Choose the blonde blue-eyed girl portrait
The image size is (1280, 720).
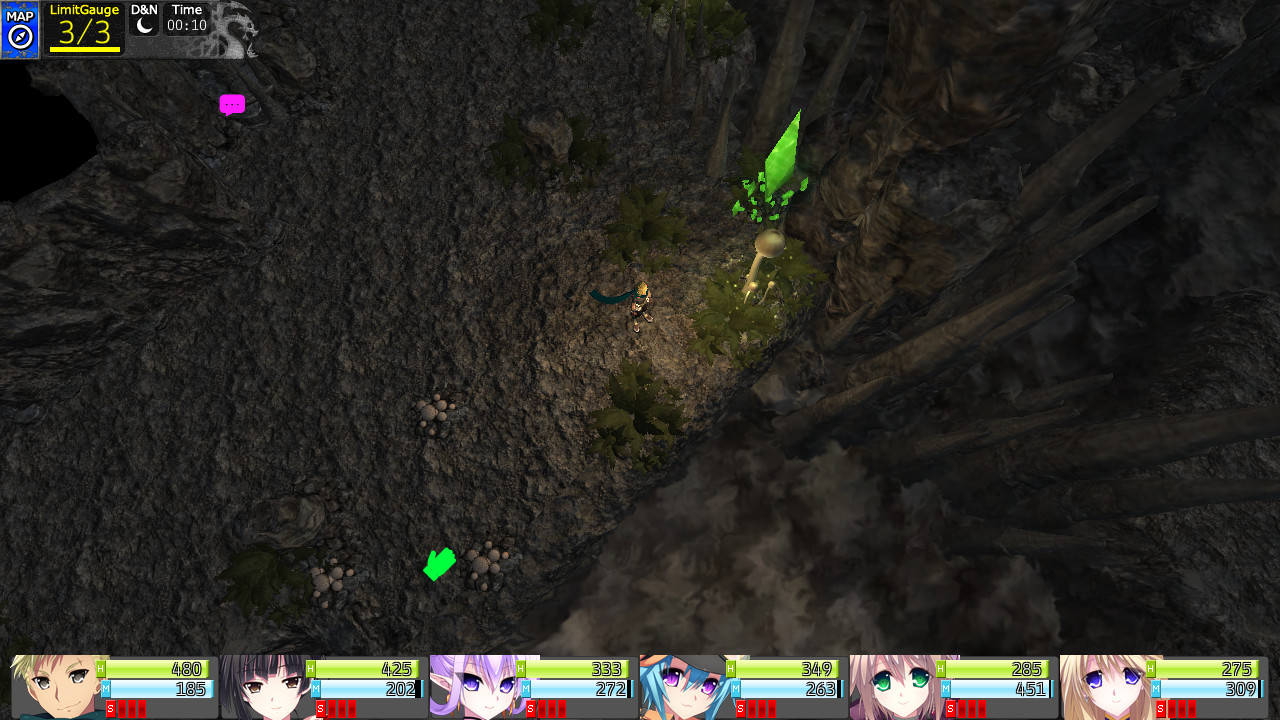coord(1104,686)
